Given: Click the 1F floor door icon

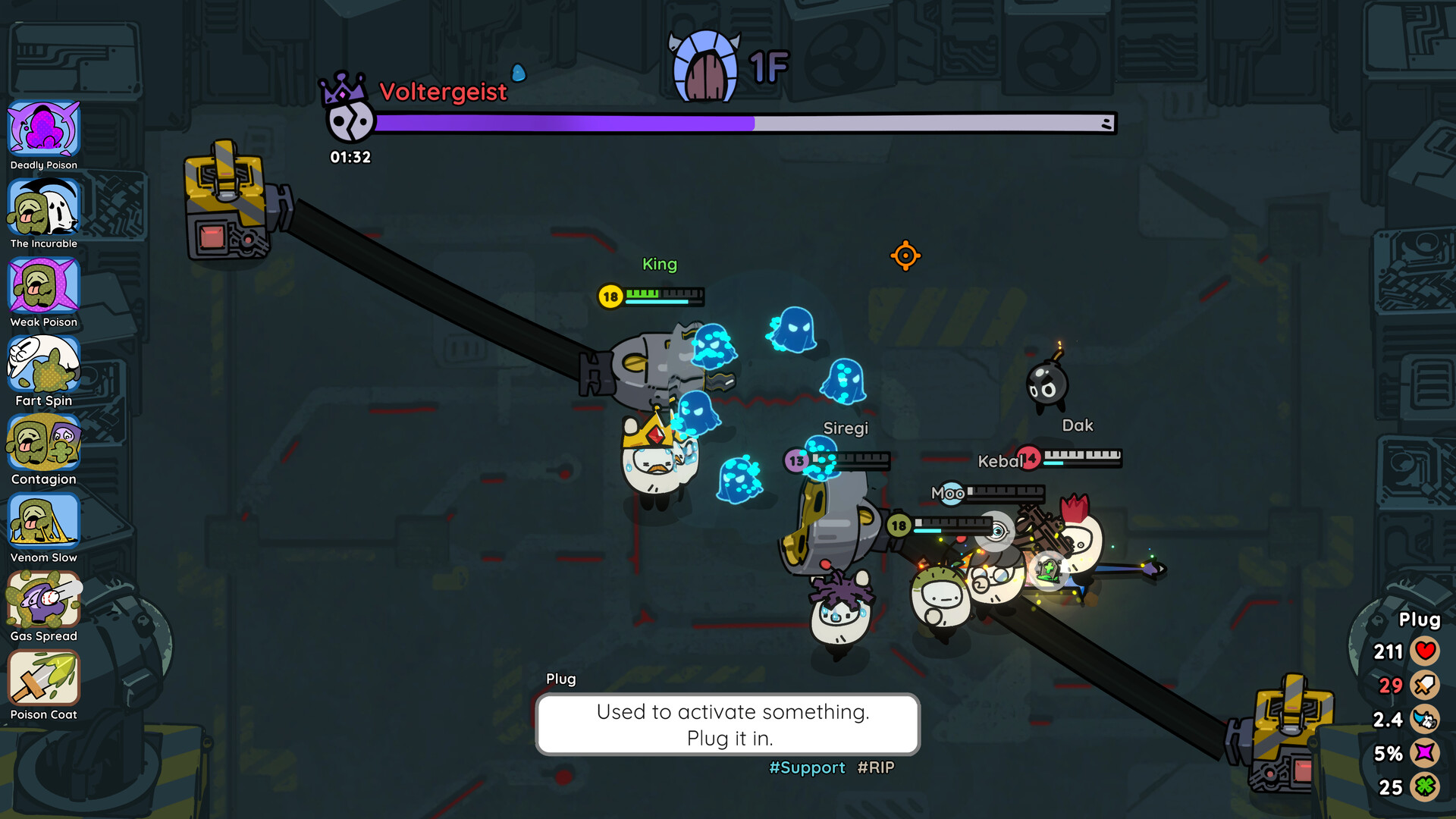Looking at the screenshot, I should pos(705,68).
